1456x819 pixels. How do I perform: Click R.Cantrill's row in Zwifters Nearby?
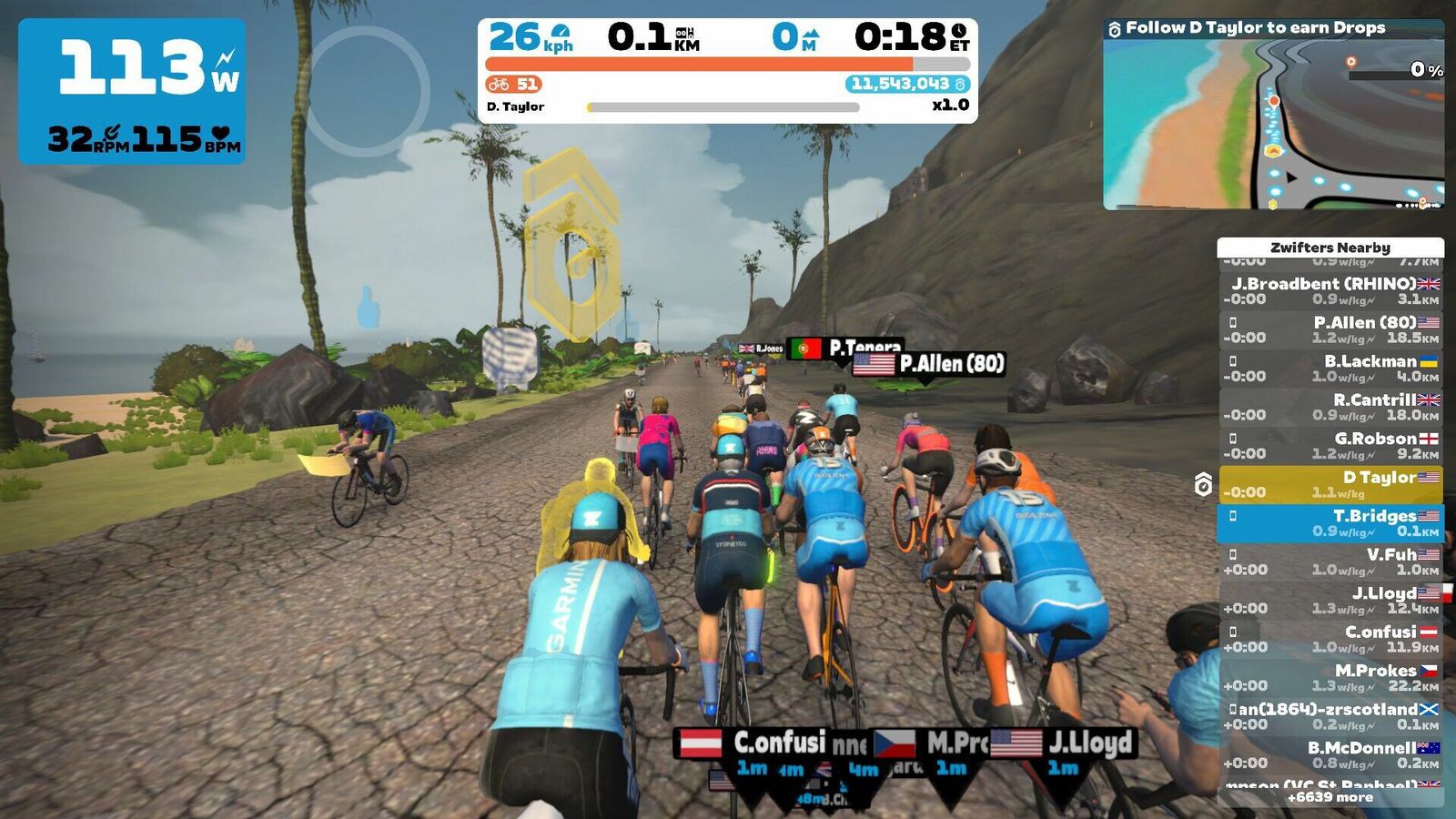coord(1330,407)
